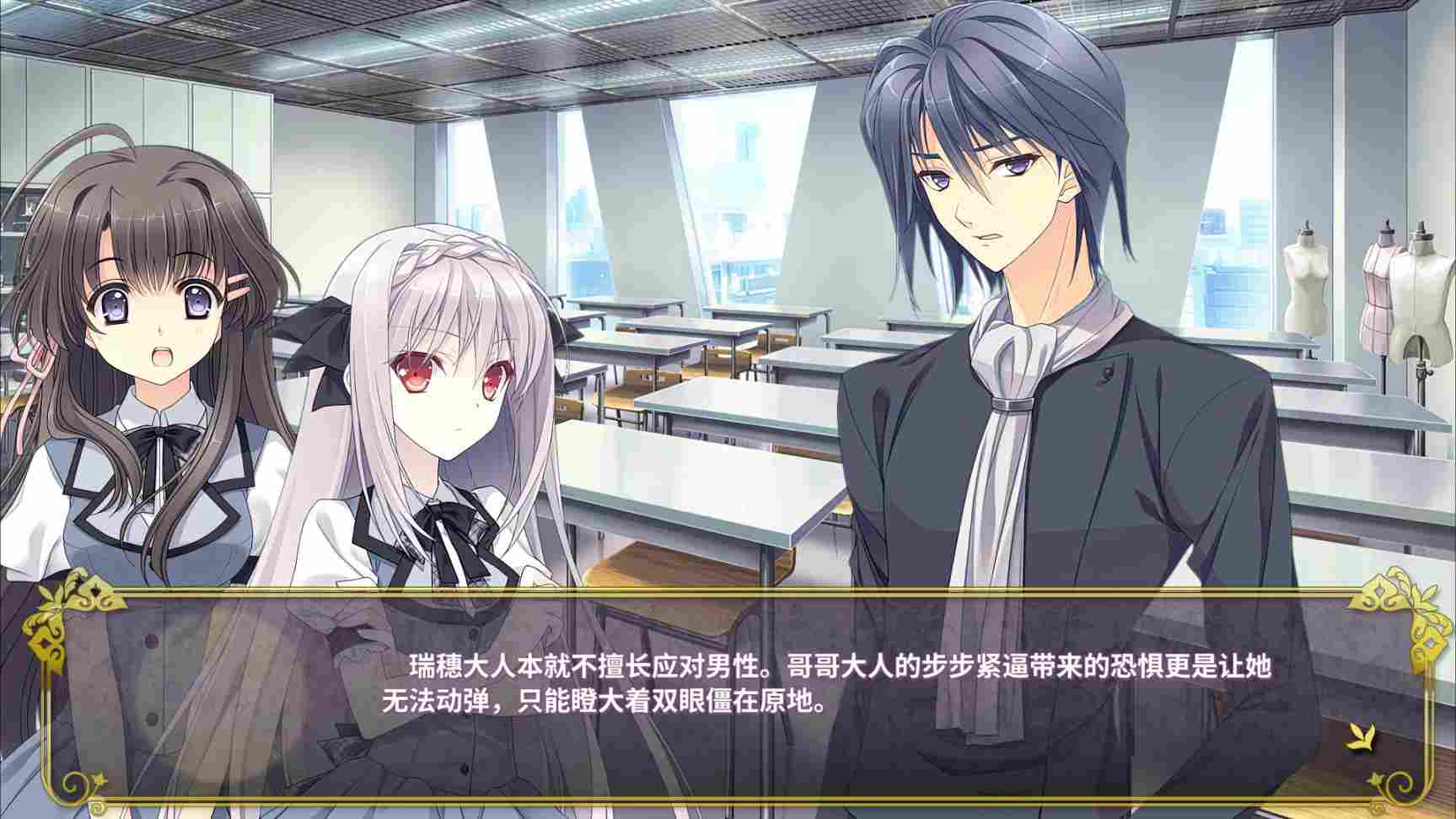Click the narration text mentioning 瑞穗大人
The width and height of the screenshot is (1456, 819).
click(x=472, y=666)
